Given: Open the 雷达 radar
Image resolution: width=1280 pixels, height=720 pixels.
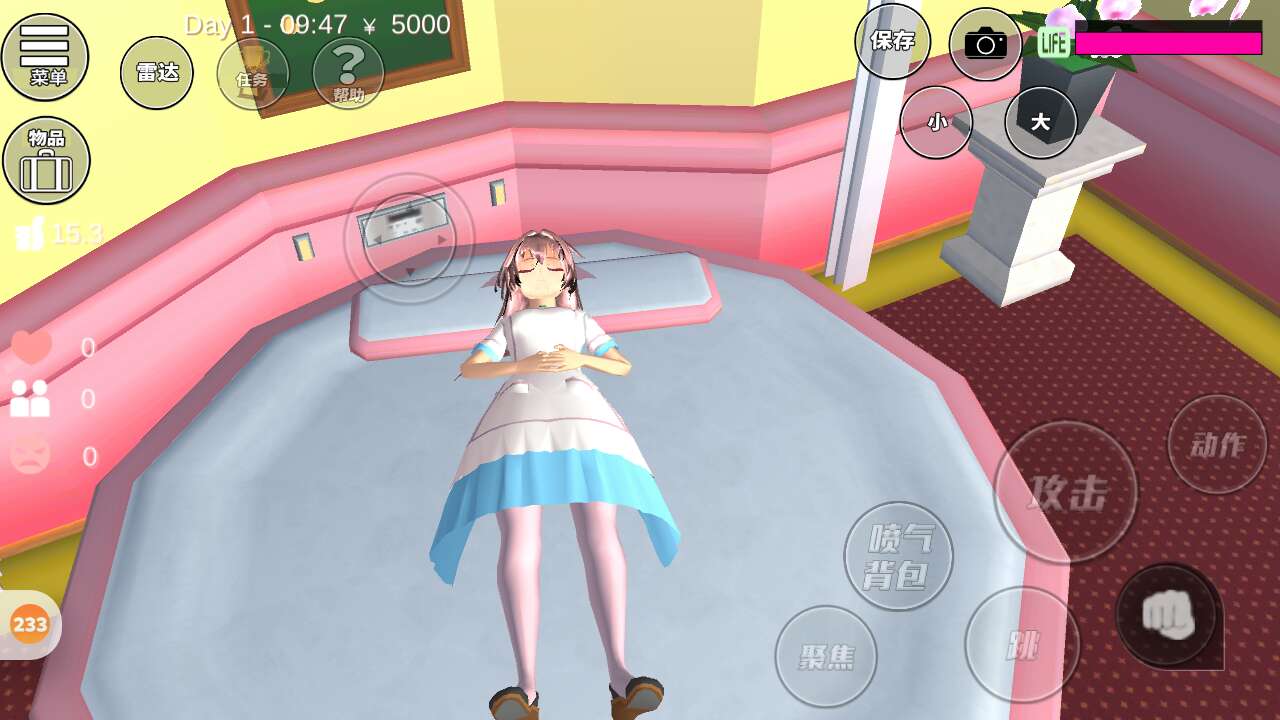Looking at the screenshot, I should point(157,72).
